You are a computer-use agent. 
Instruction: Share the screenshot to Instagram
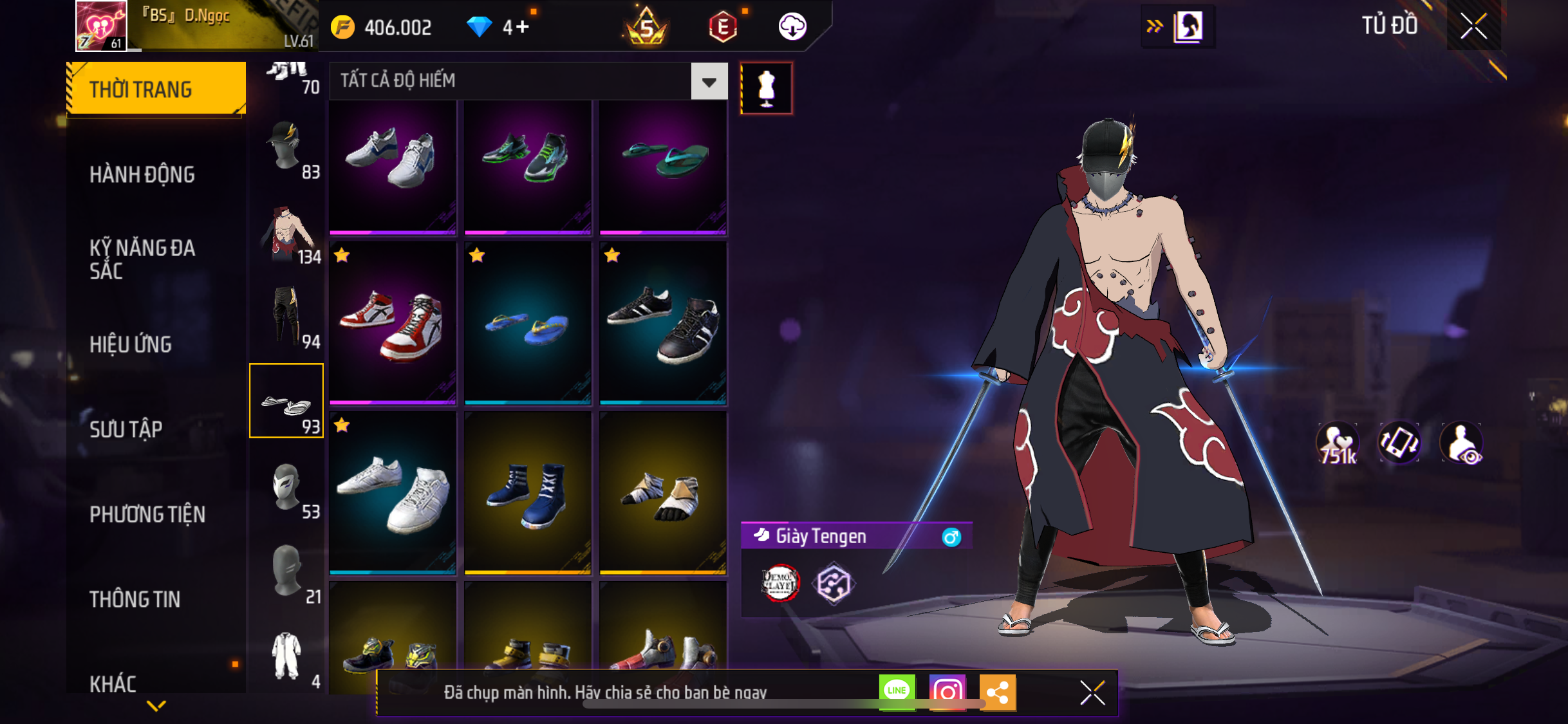point(947,692)
